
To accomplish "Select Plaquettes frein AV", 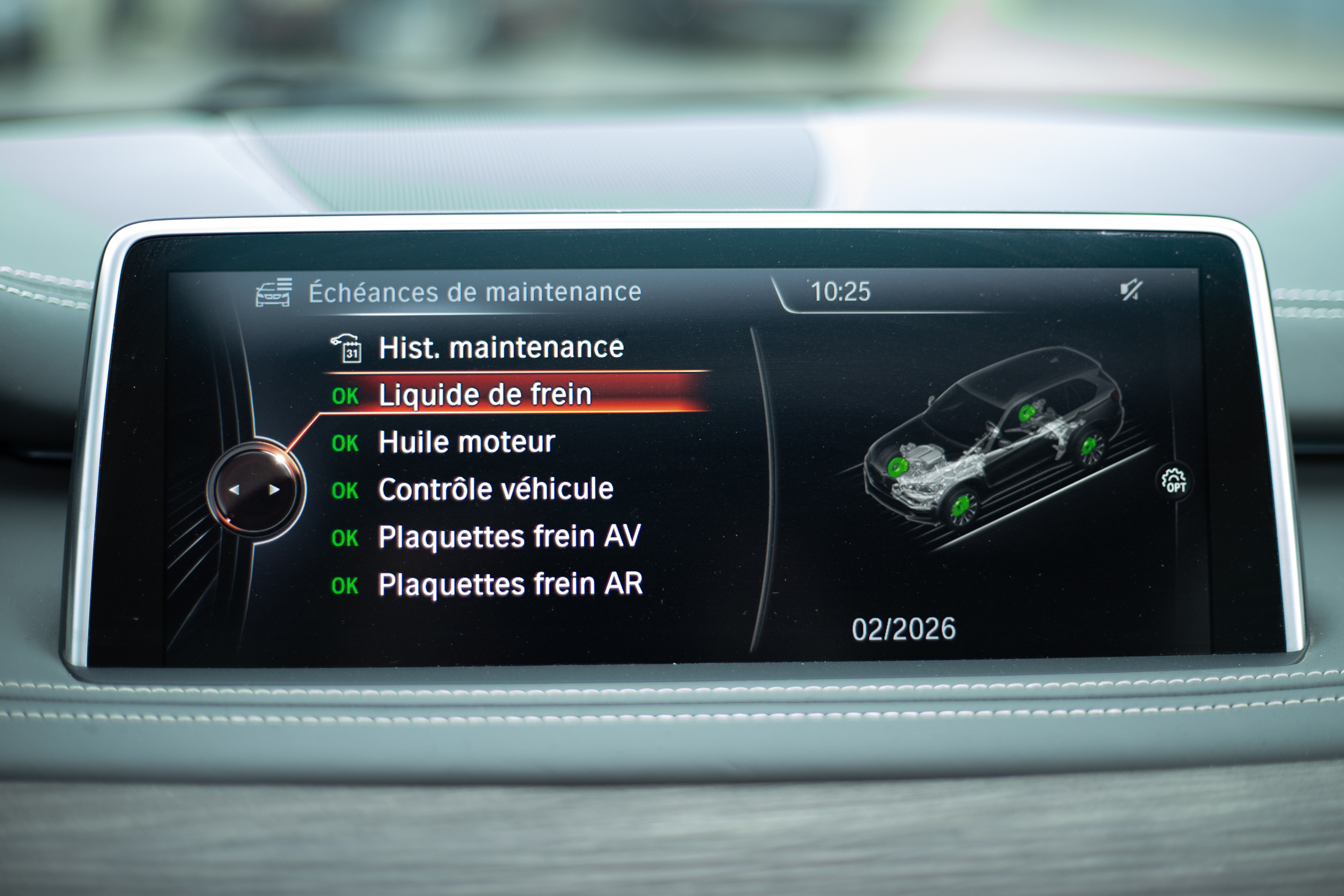I will pos(509,537).
